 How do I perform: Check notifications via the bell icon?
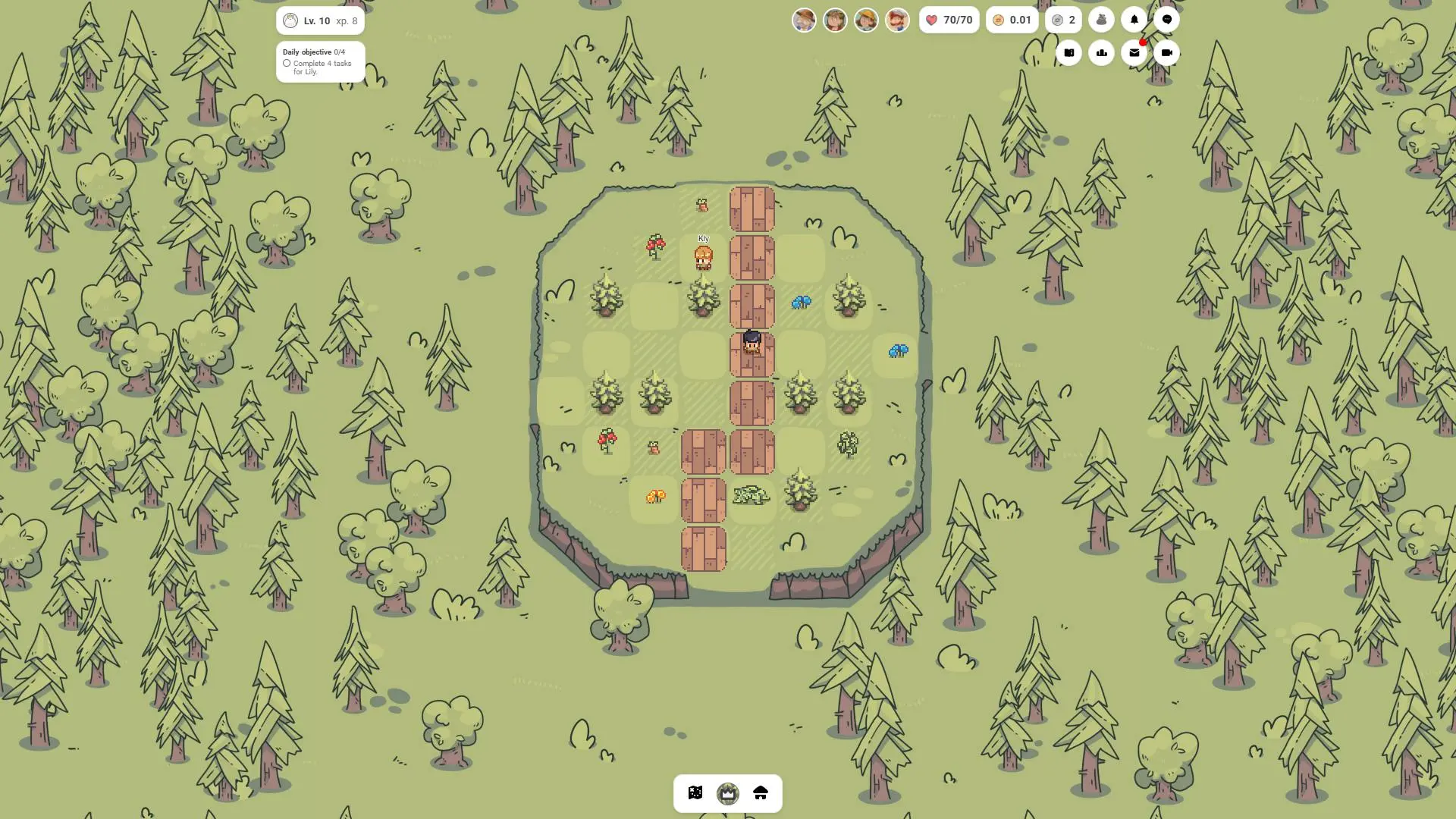1134,19
